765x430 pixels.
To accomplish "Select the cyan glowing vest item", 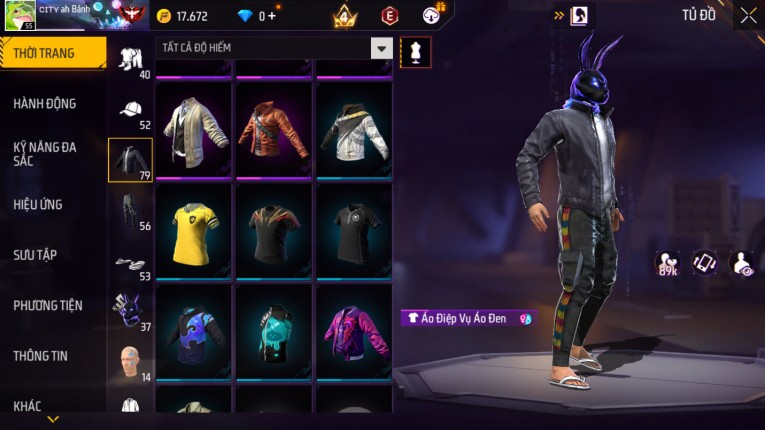I will (274, 329).
